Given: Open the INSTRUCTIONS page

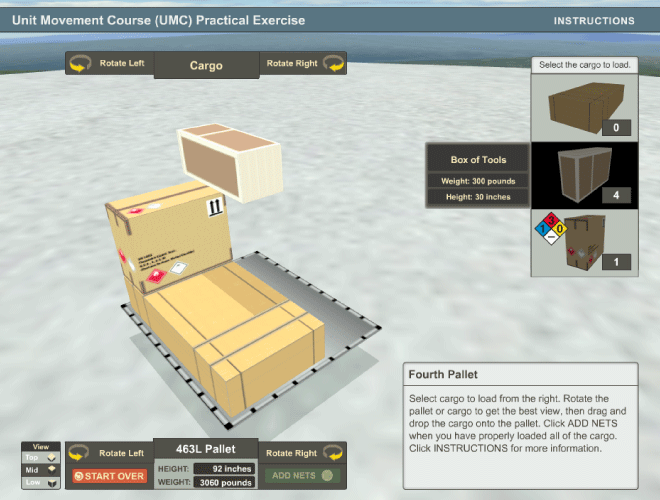Looking at the screenshot, I should tap(594, 20).
